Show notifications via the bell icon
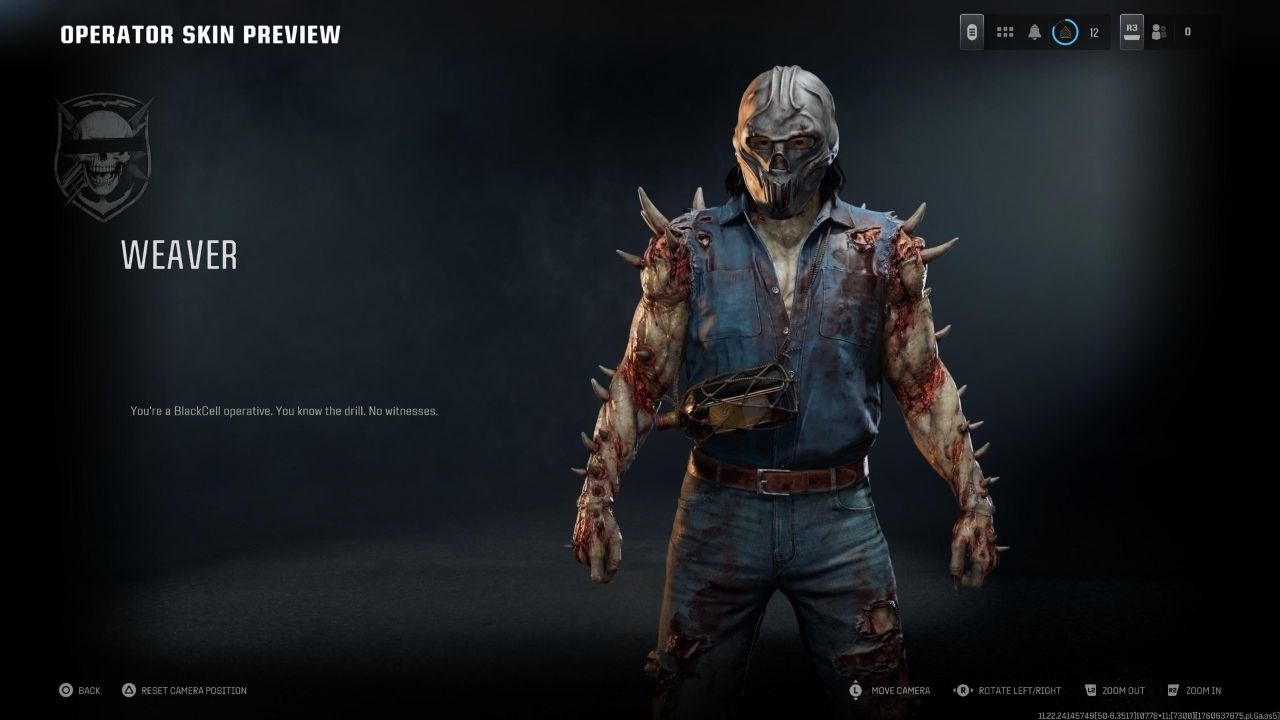Viewport: 1280px width, 720px height. 1035,32
